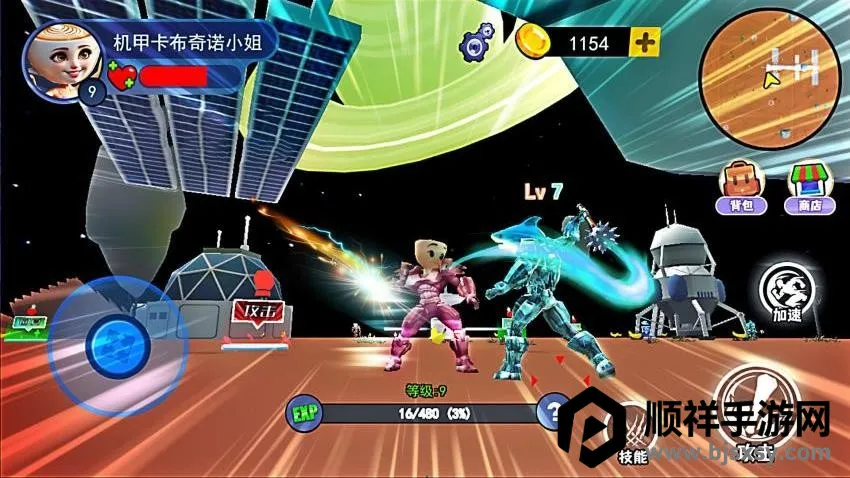The height and width of the screenshot is (478, 850).
Task: Open the 商店 shop
Action: 811,187
